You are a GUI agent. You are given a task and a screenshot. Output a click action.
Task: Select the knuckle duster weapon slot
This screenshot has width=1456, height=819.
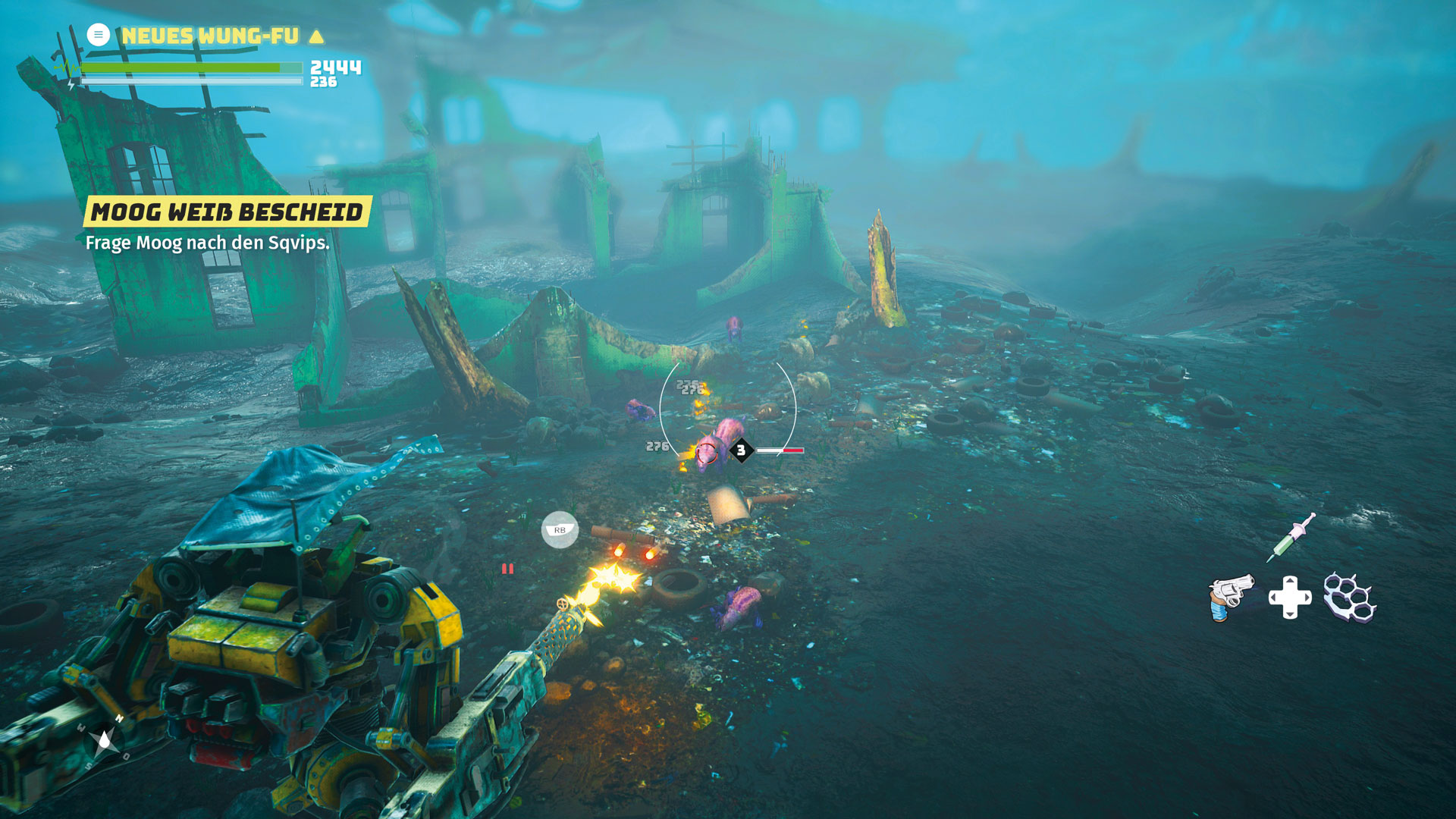pos(1349,598)
